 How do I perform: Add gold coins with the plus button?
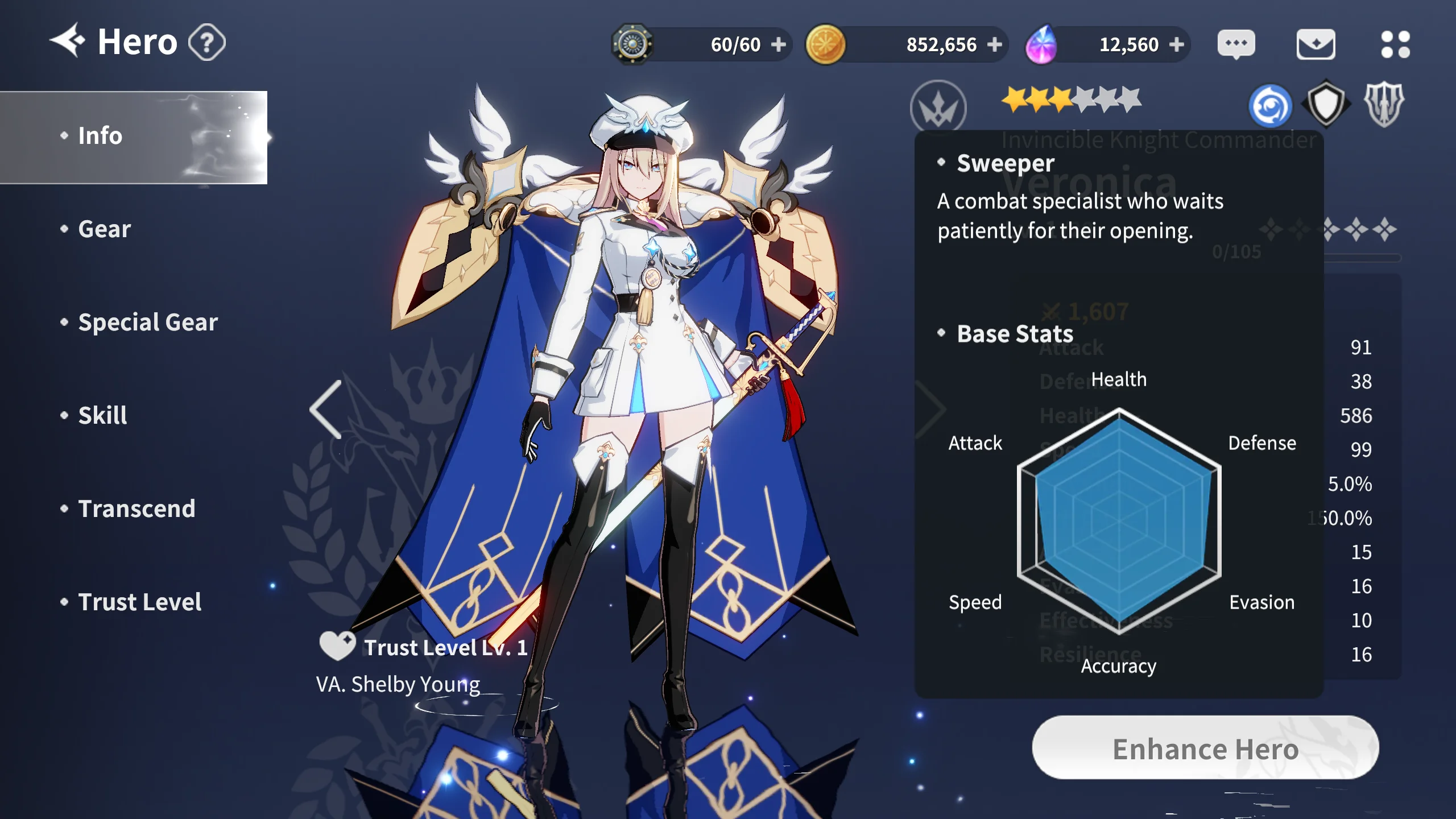[x=994, y=44]
